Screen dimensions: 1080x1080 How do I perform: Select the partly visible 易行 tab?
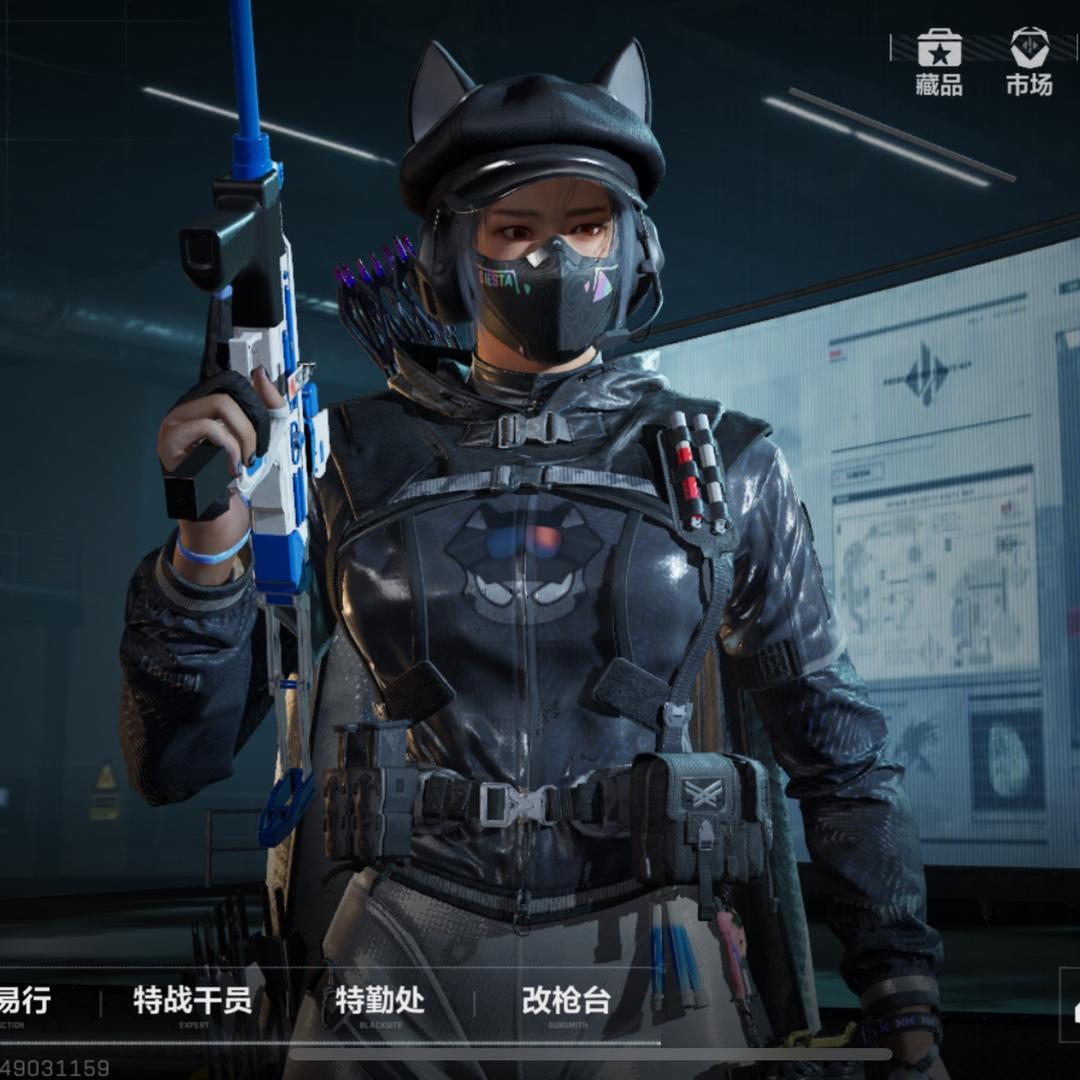(24, 1002)
